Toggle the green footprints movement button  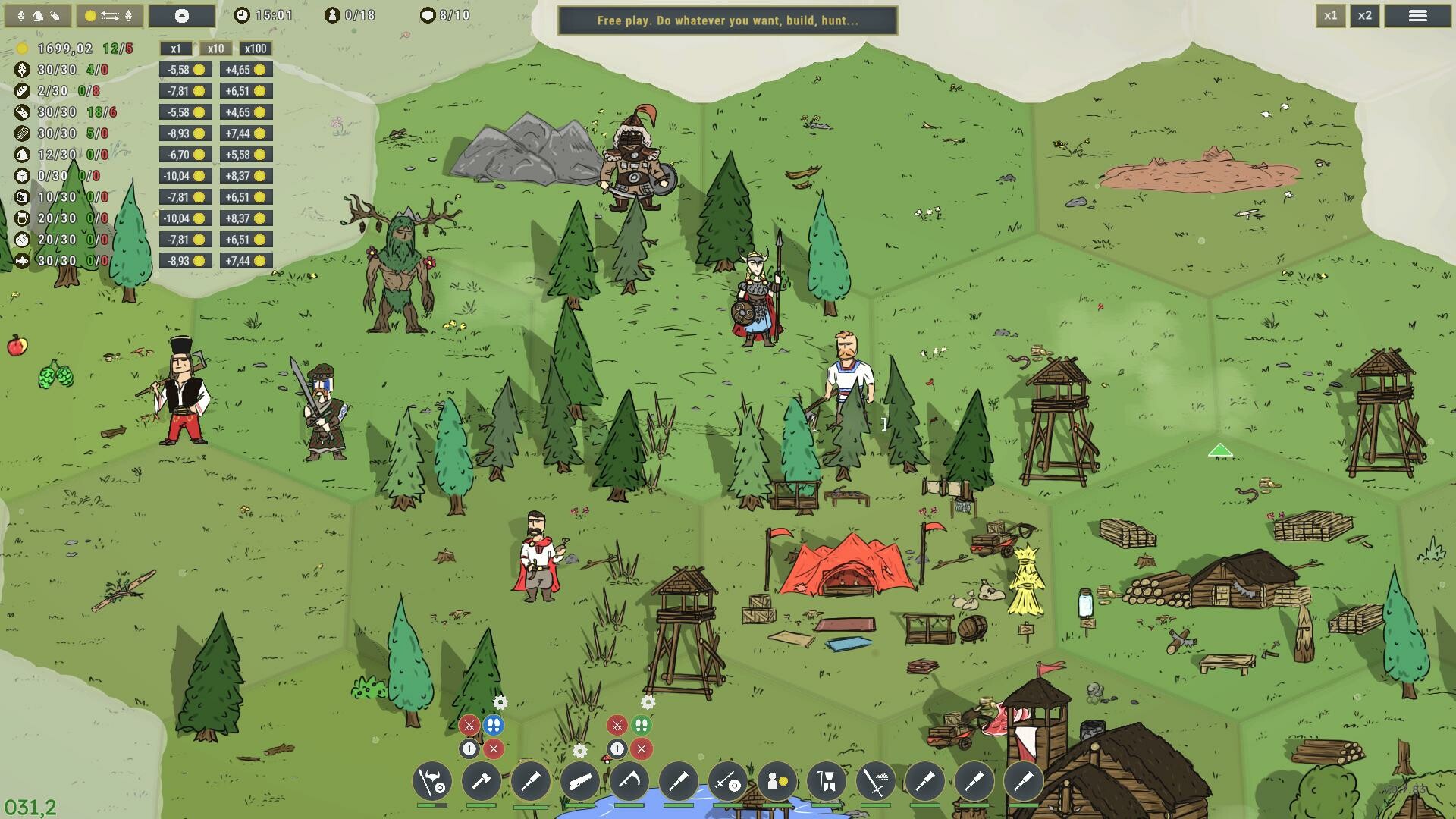tap(642, 726)
